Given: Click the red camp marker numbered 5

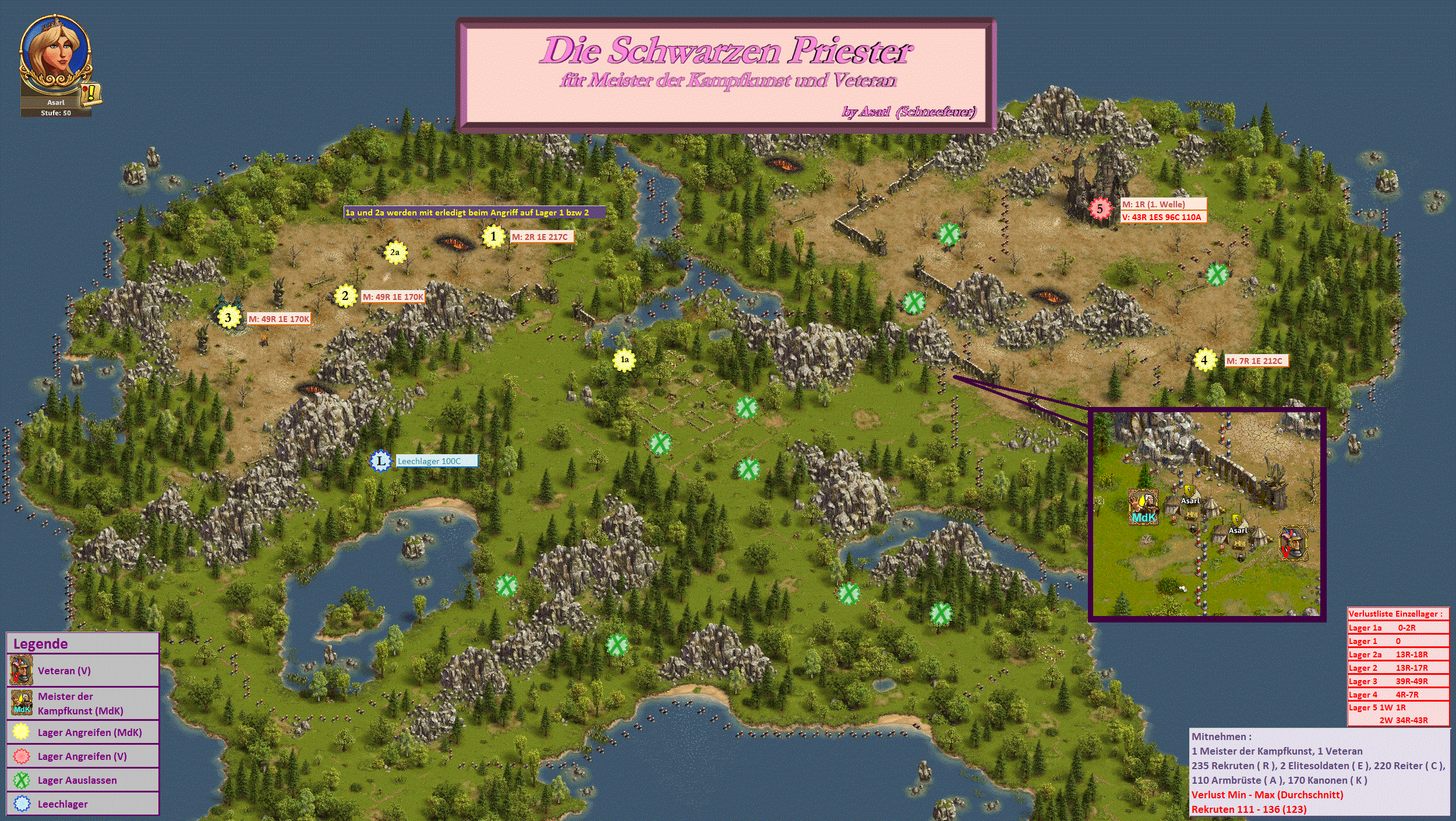Looking at the screenshot, I should pyautogui.click(x=1100, y=209).
